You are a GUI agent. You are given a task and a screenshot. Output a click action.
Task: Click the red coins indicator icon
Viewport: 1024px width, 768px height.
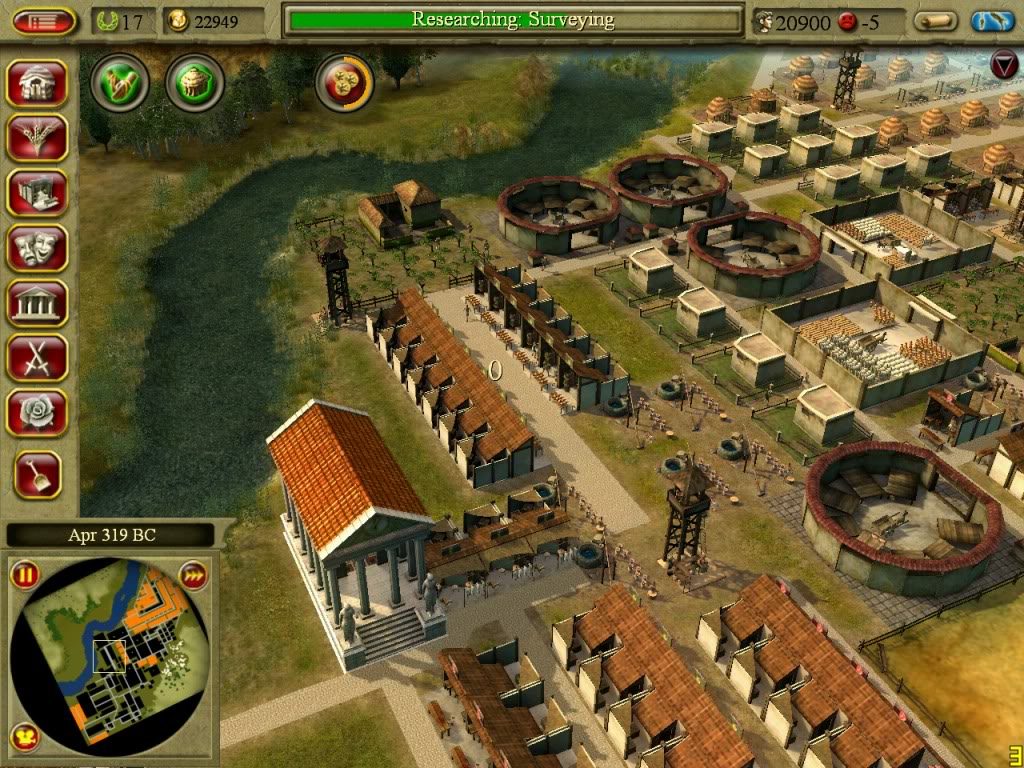[x=345, y=83]
